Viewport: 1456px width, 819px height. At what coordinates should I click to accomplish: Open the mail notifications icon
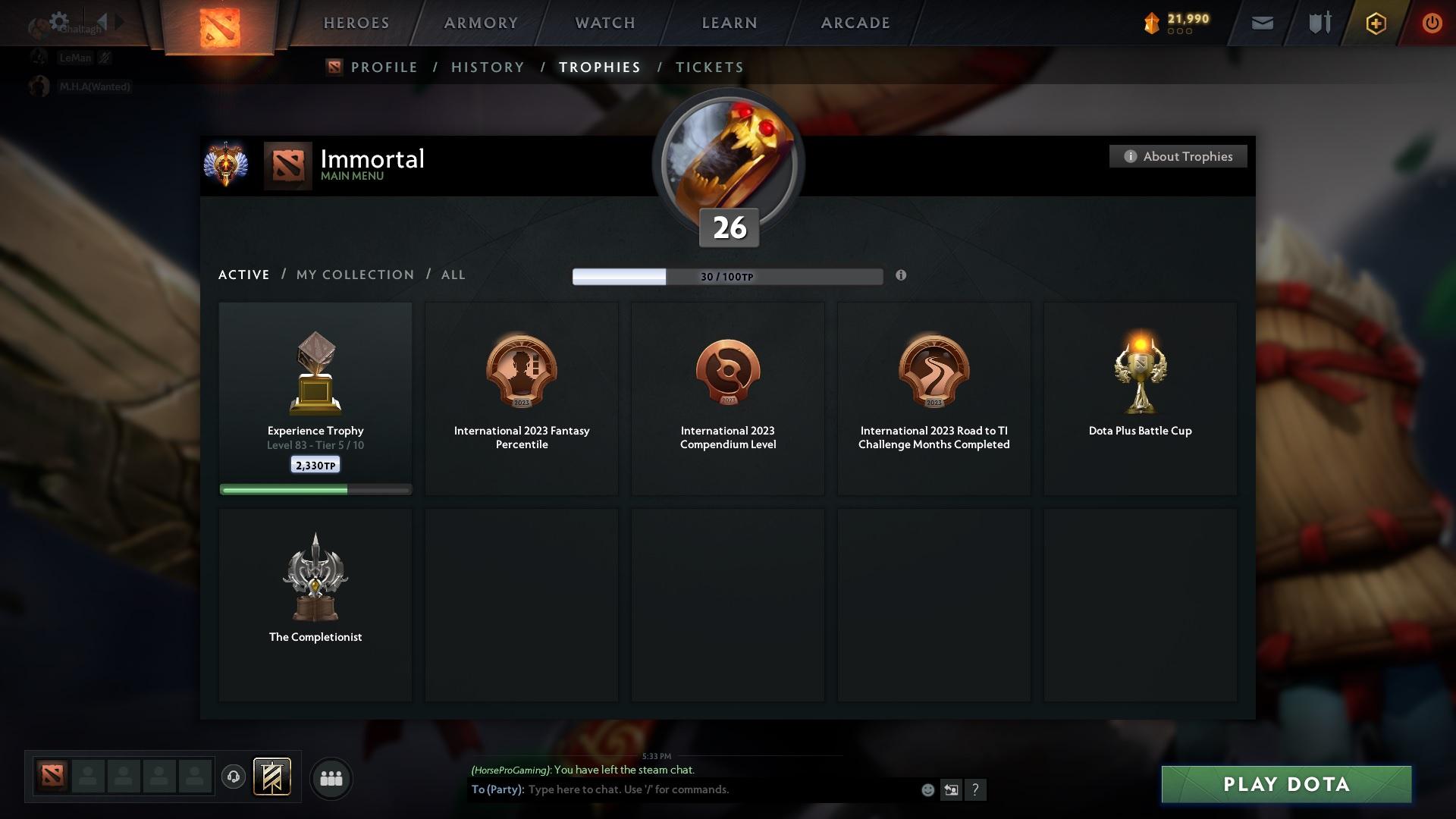[1261, 23]
